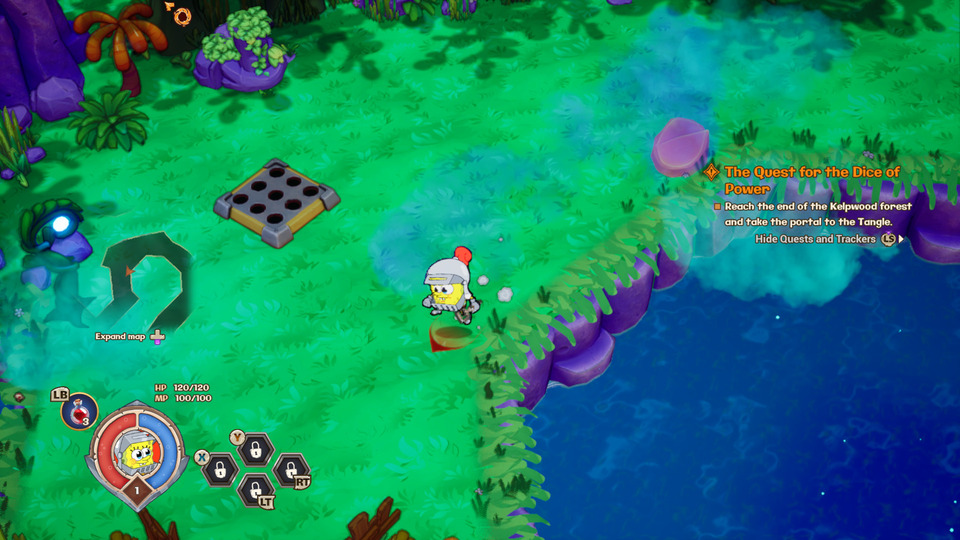Open The Quest for the Dice of Power

click(x=812, y=180)
